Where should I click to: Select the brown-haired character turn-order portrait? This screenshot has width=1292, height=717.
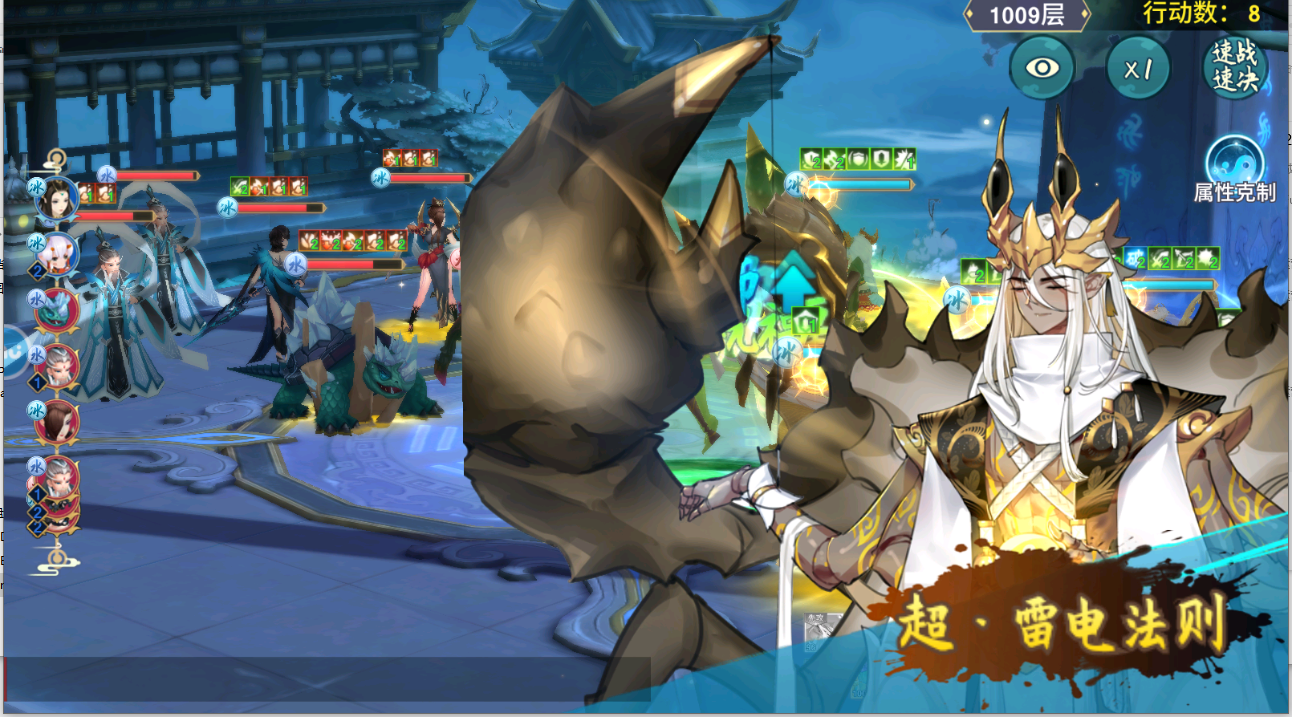coord(58,421)
